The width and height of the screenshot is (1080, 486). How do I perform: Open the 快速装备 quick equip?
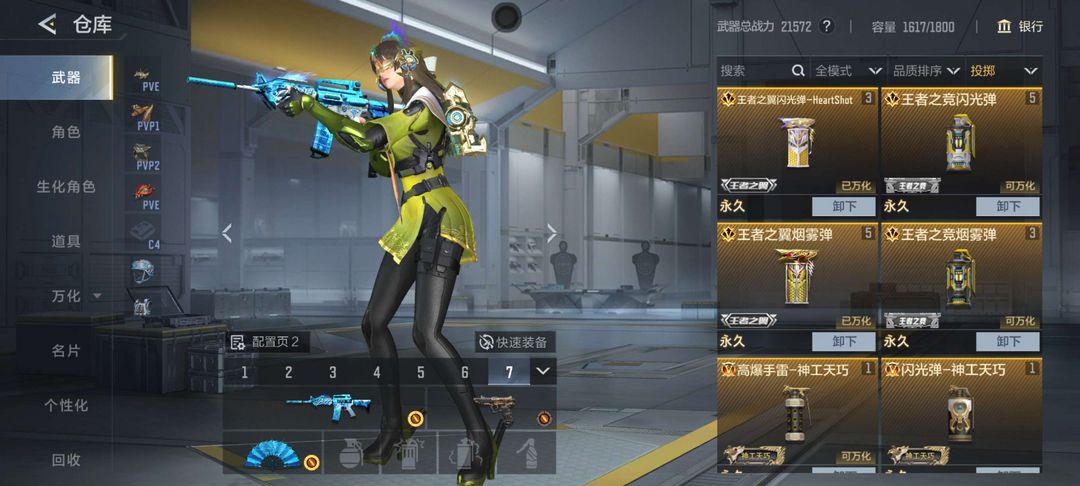point(513,342)
